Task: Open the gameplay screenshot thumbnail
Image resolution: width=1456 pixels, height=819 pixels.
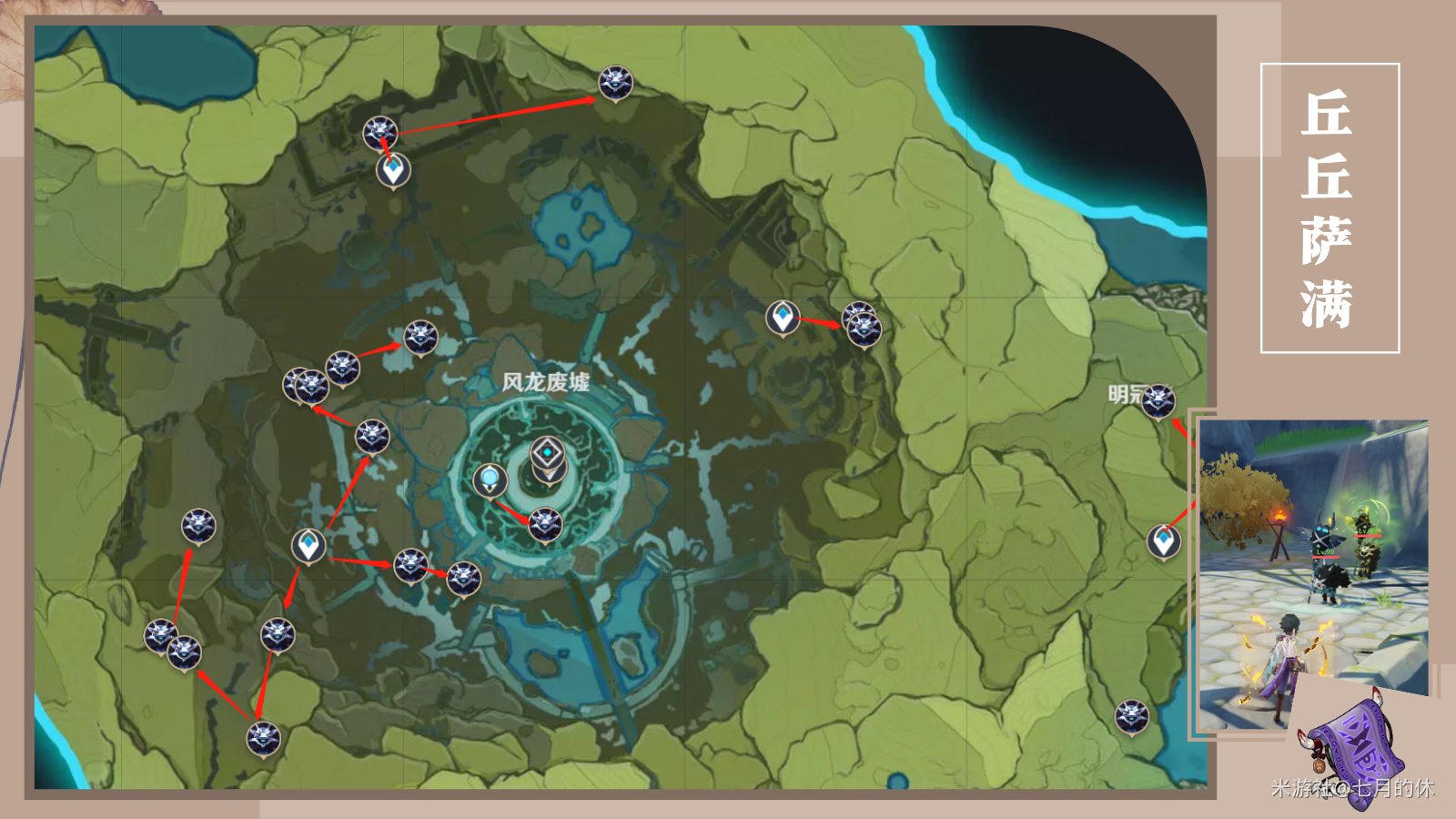Action: tap(1312, 573)
